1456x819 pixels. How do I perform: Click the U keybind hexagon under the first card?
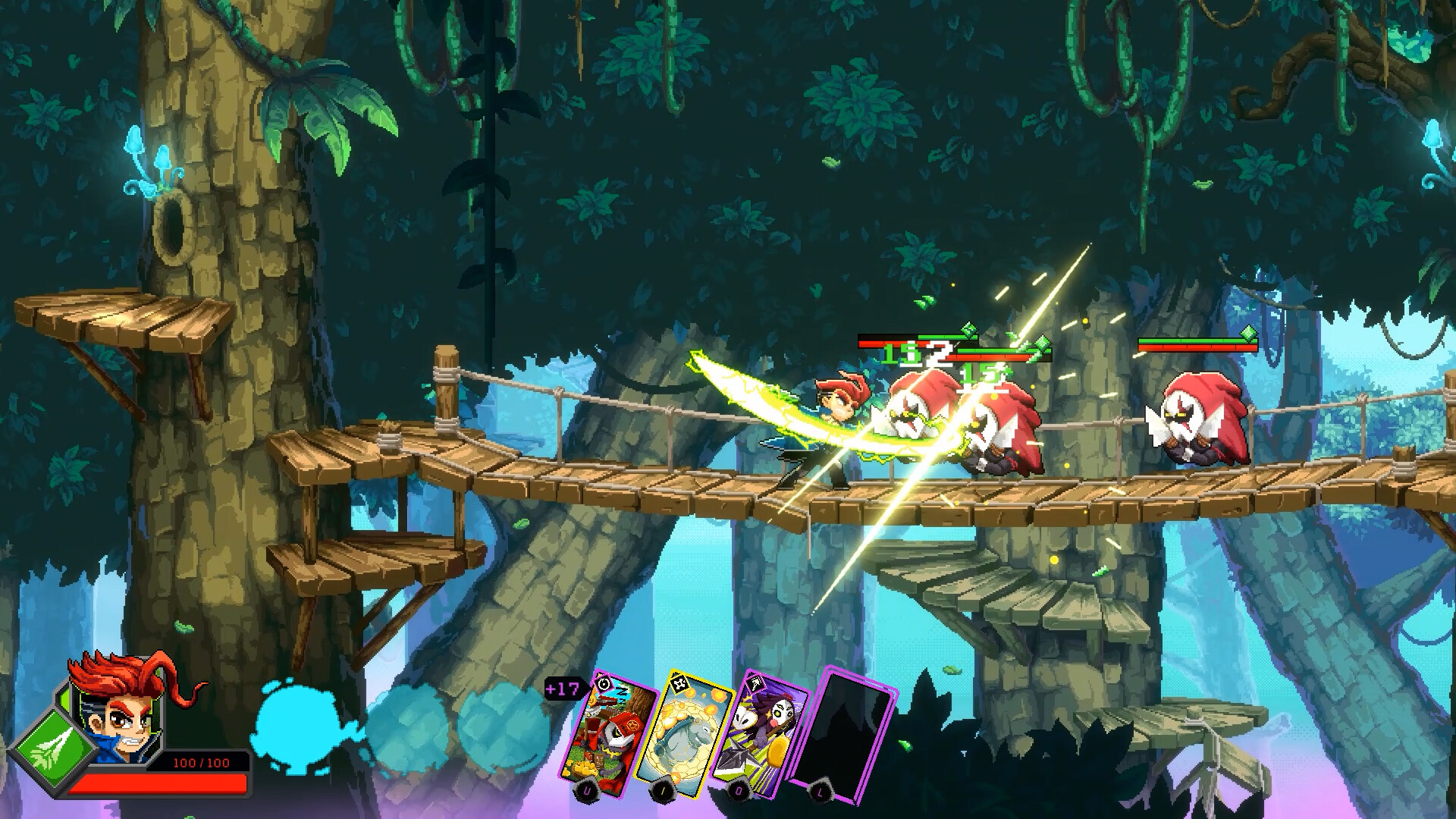[586, 791]
